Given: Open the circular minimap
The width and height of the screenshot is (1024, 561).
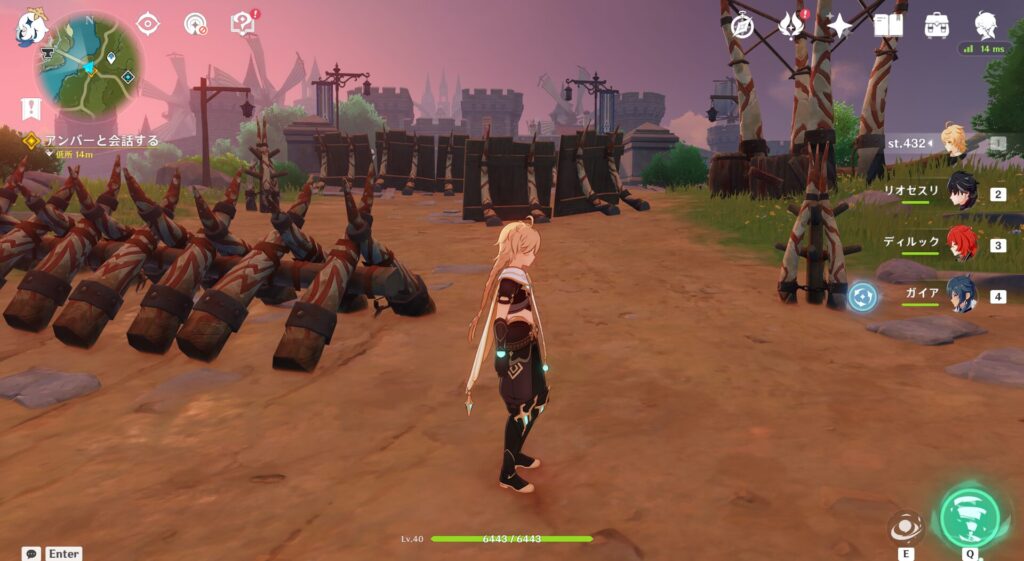Looking at the screenshot, I should (x=89, y=65).
